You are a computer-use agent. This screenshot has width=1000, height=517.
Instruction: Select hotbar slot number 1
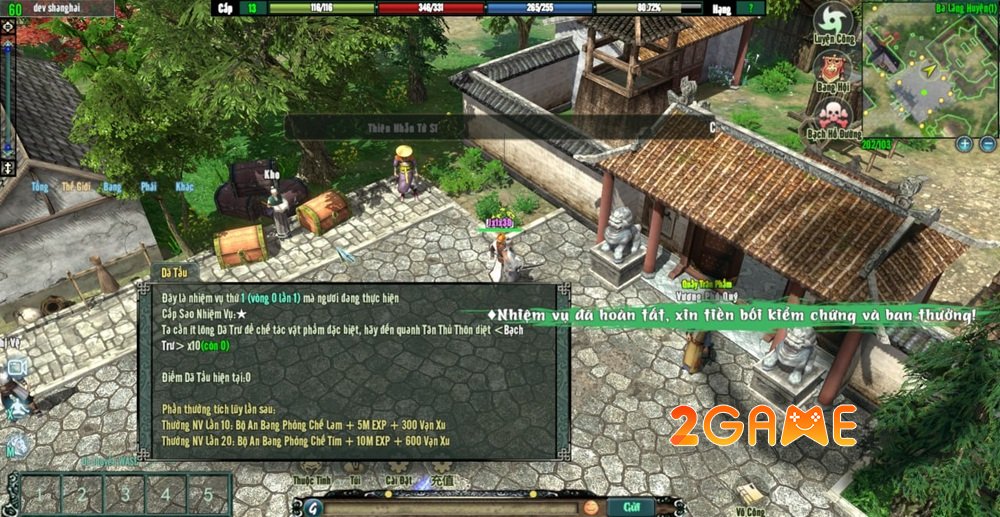40,495
